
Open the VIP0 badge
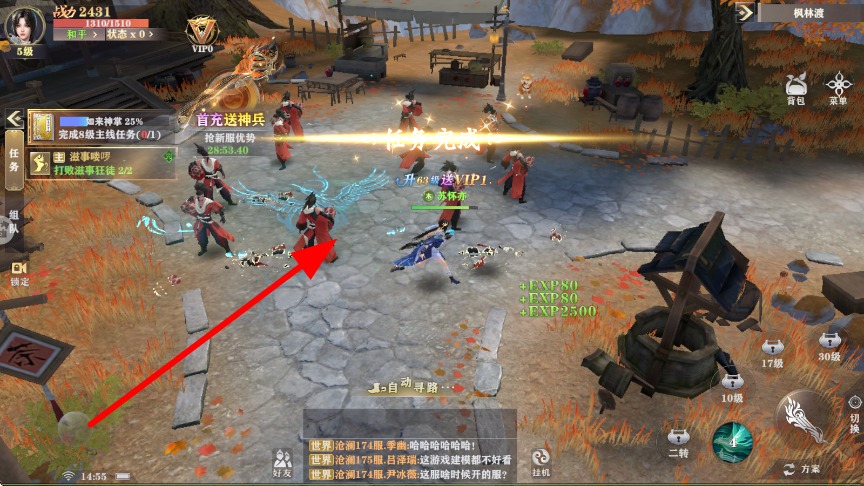click(x=201, y=32)
